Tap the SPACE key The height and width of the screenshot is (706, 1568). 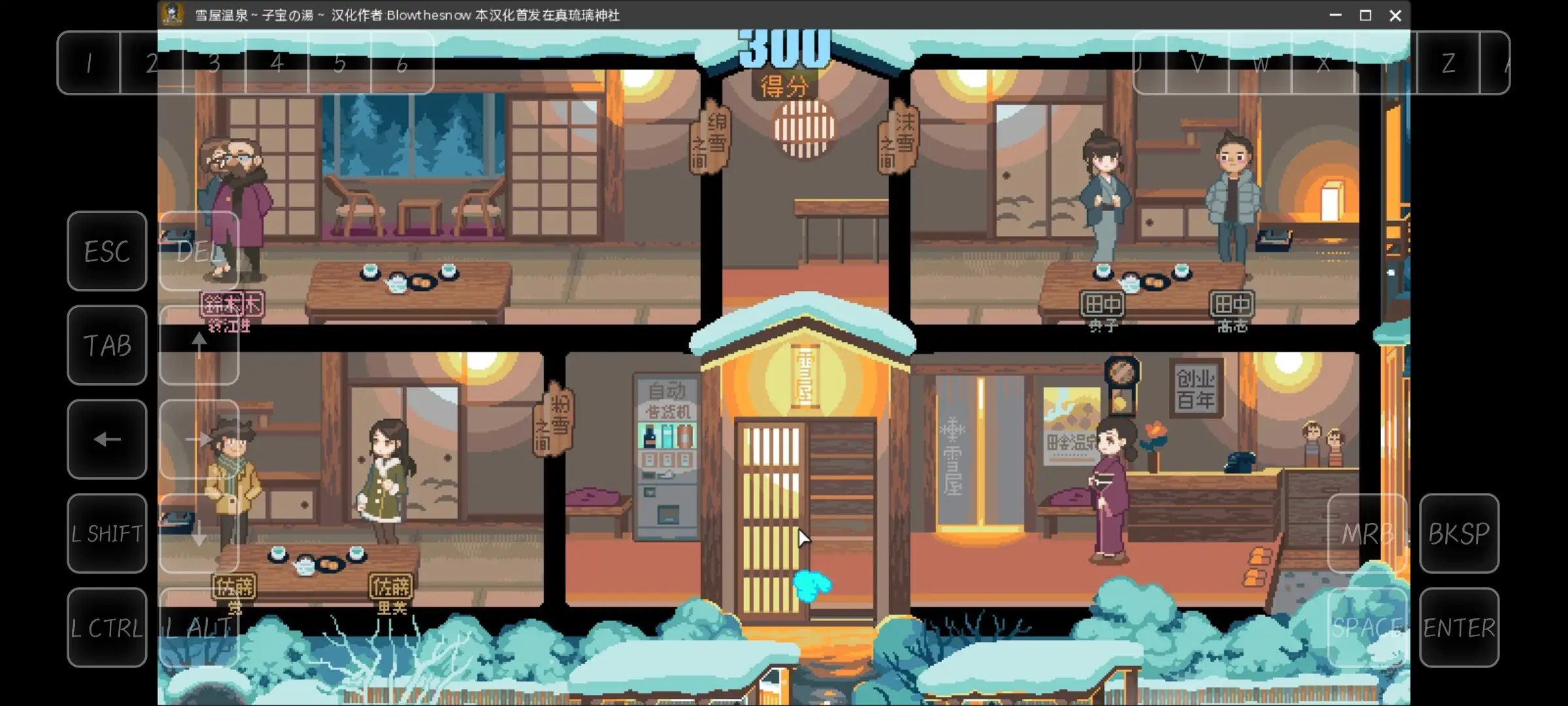point(1367,628)
